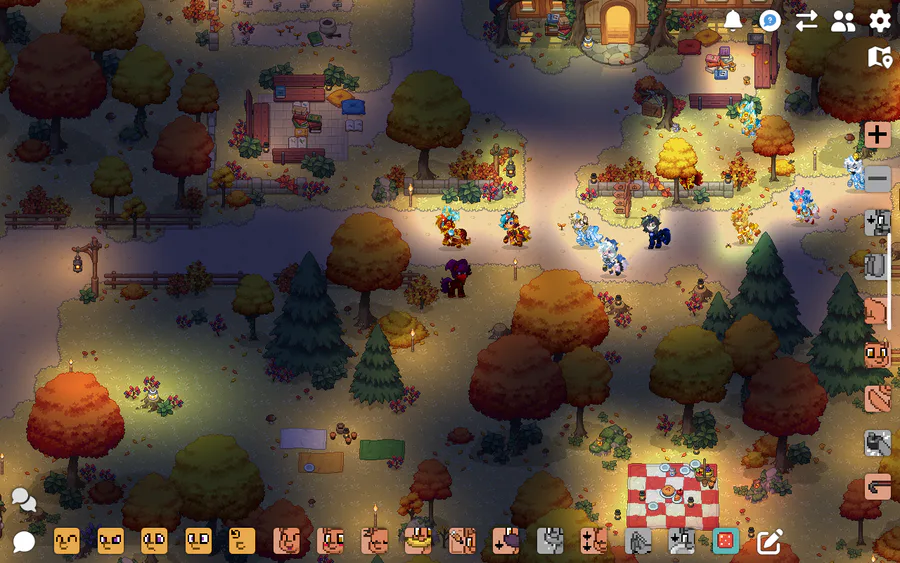Select the cat face action on side bar
900x563 pixels.
[877, 355]
